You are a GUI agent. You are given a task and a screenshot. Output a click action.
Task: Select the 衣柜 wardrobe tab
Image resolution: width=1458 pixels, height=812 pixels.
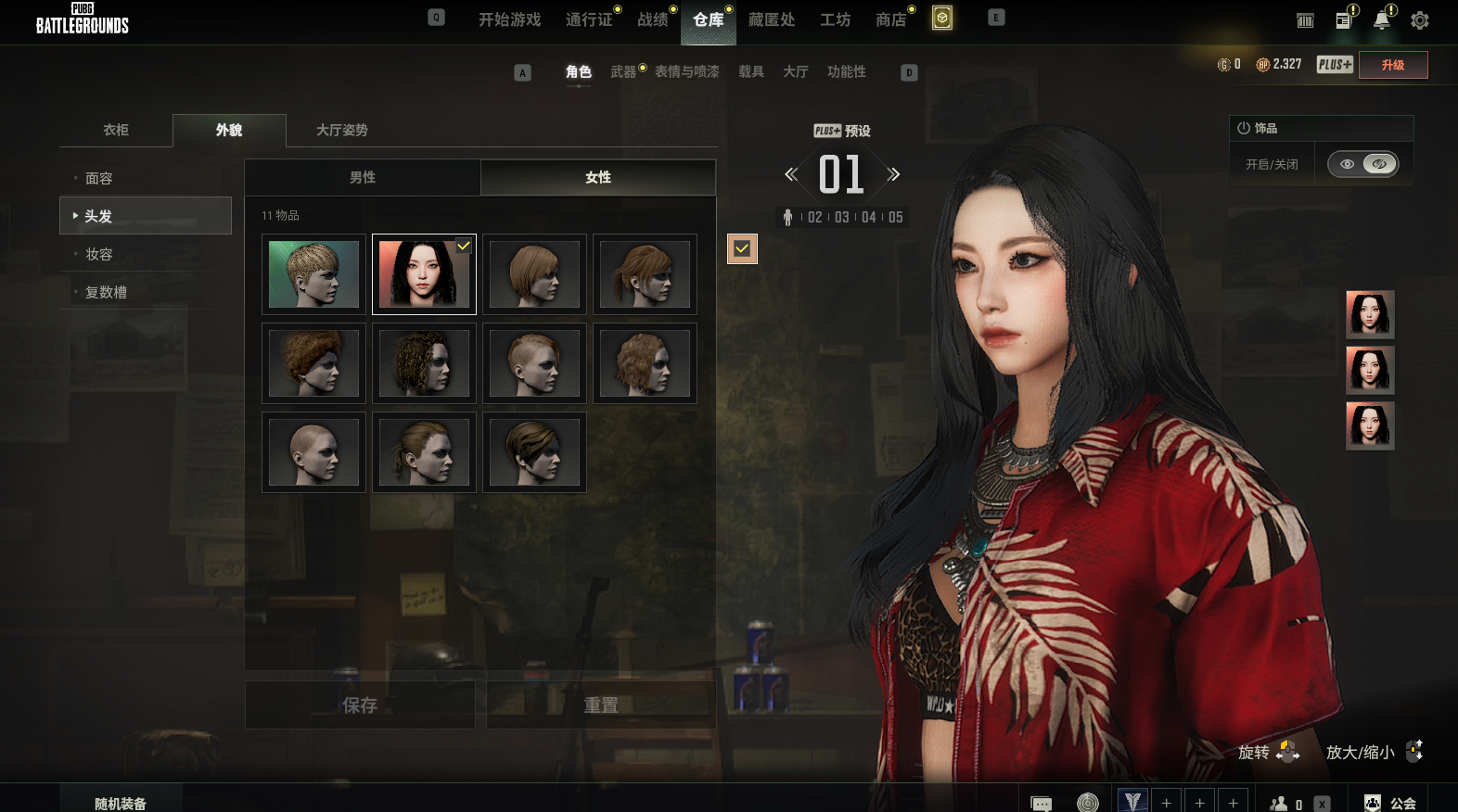click(116, 130)
